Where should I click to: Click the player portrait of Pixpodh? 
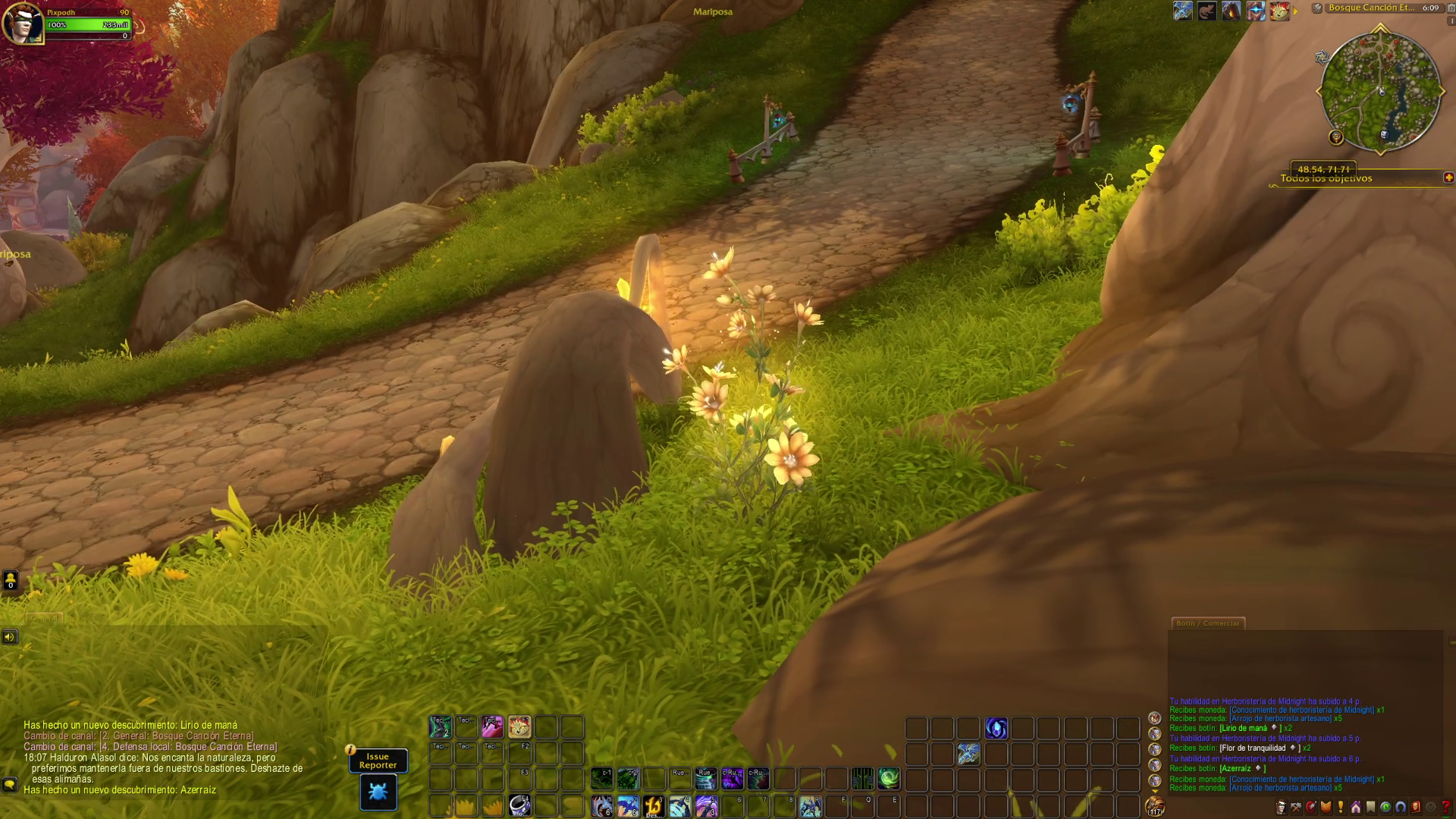(x=22, y=24)
